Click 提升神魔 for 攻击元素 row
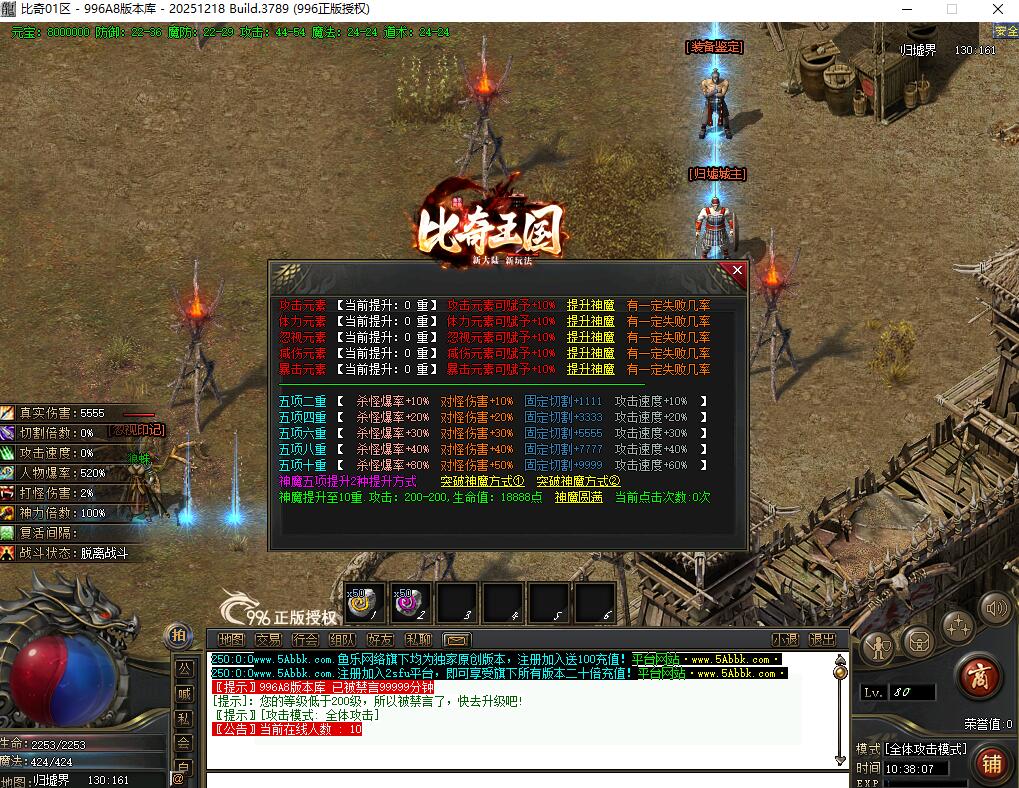1019x788 pixels. coord(590,305)
